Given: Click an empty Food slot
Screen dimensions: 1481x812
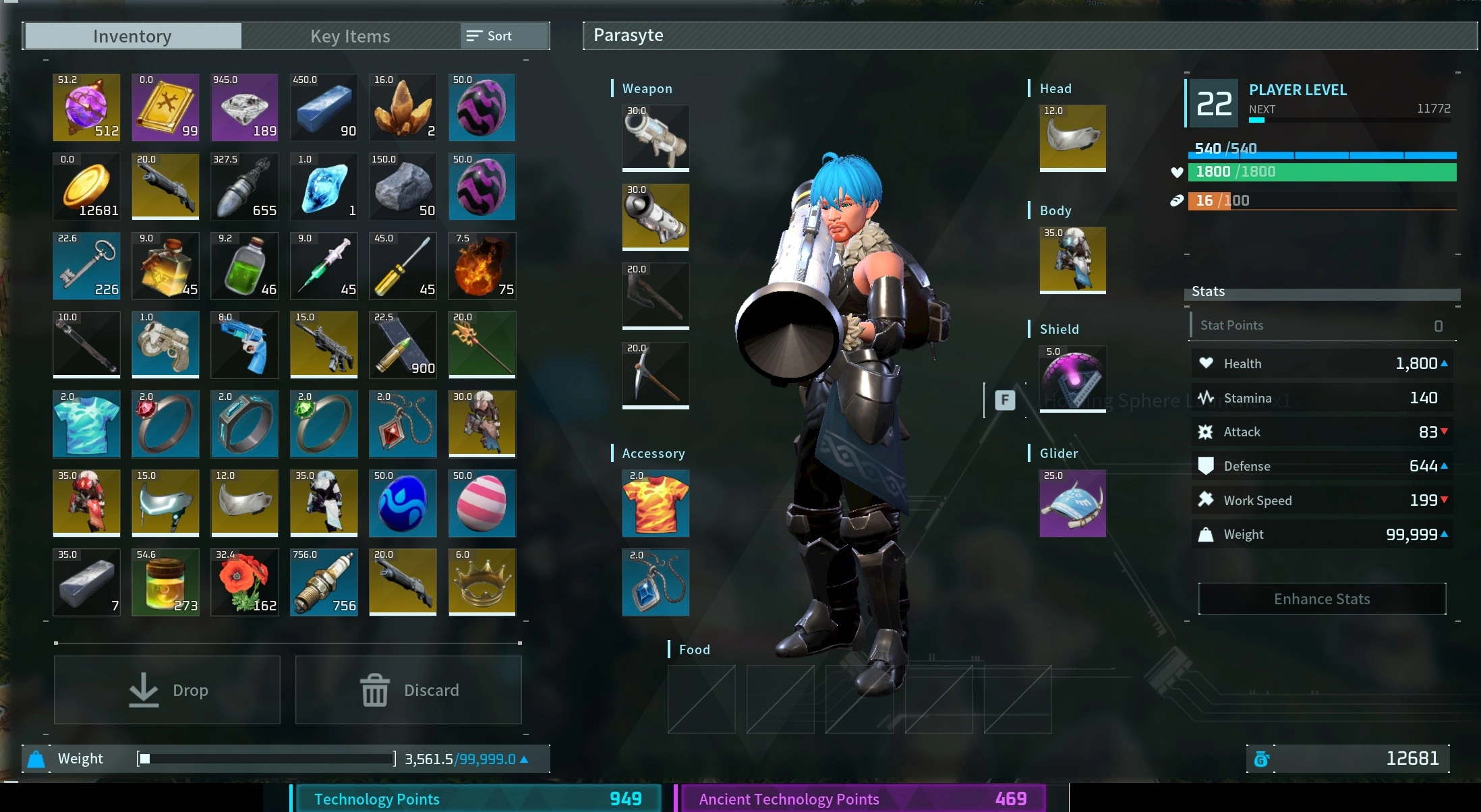Looking at the screenshot, I should pos(701,699).
